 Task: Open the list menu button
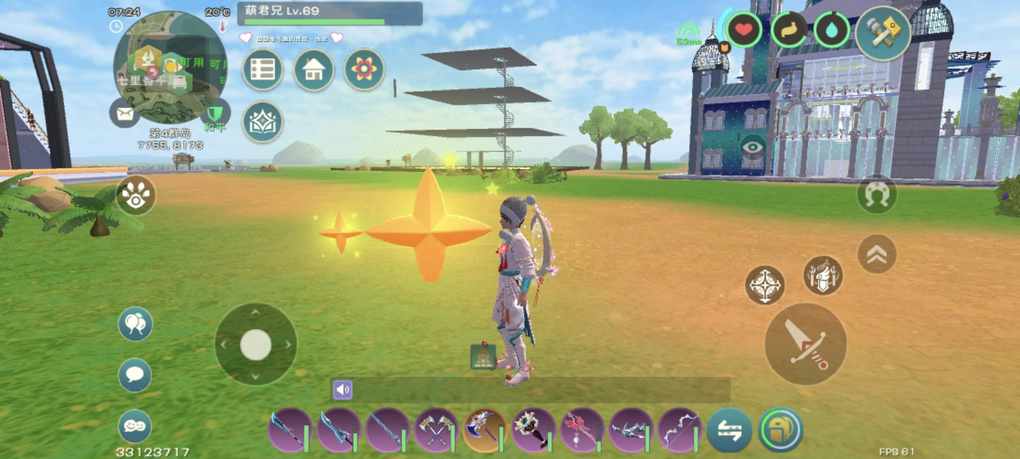[263, 70]
